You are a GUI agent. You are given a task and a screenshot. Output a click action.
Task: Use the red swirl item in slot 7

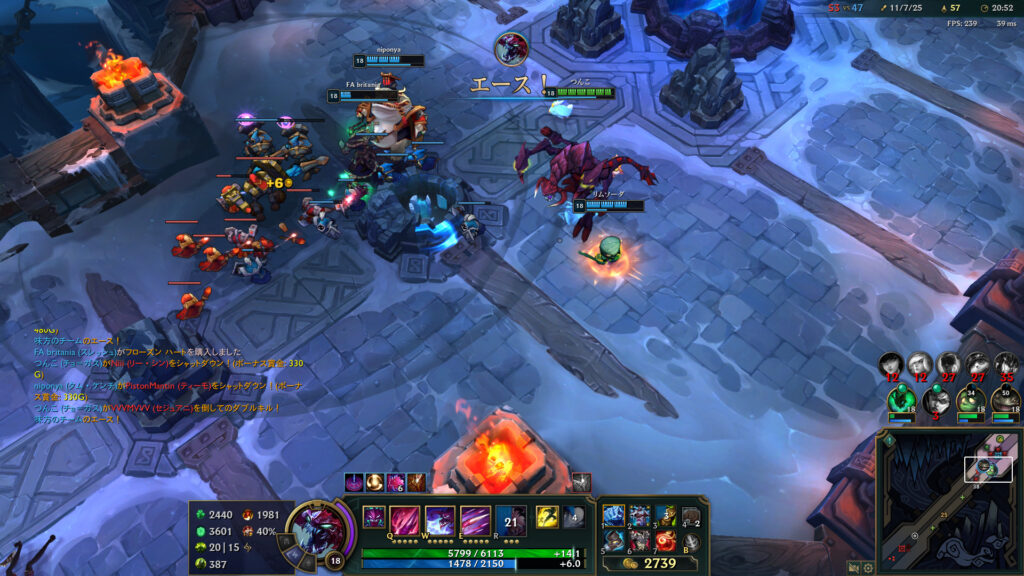(x=665, y=541)
